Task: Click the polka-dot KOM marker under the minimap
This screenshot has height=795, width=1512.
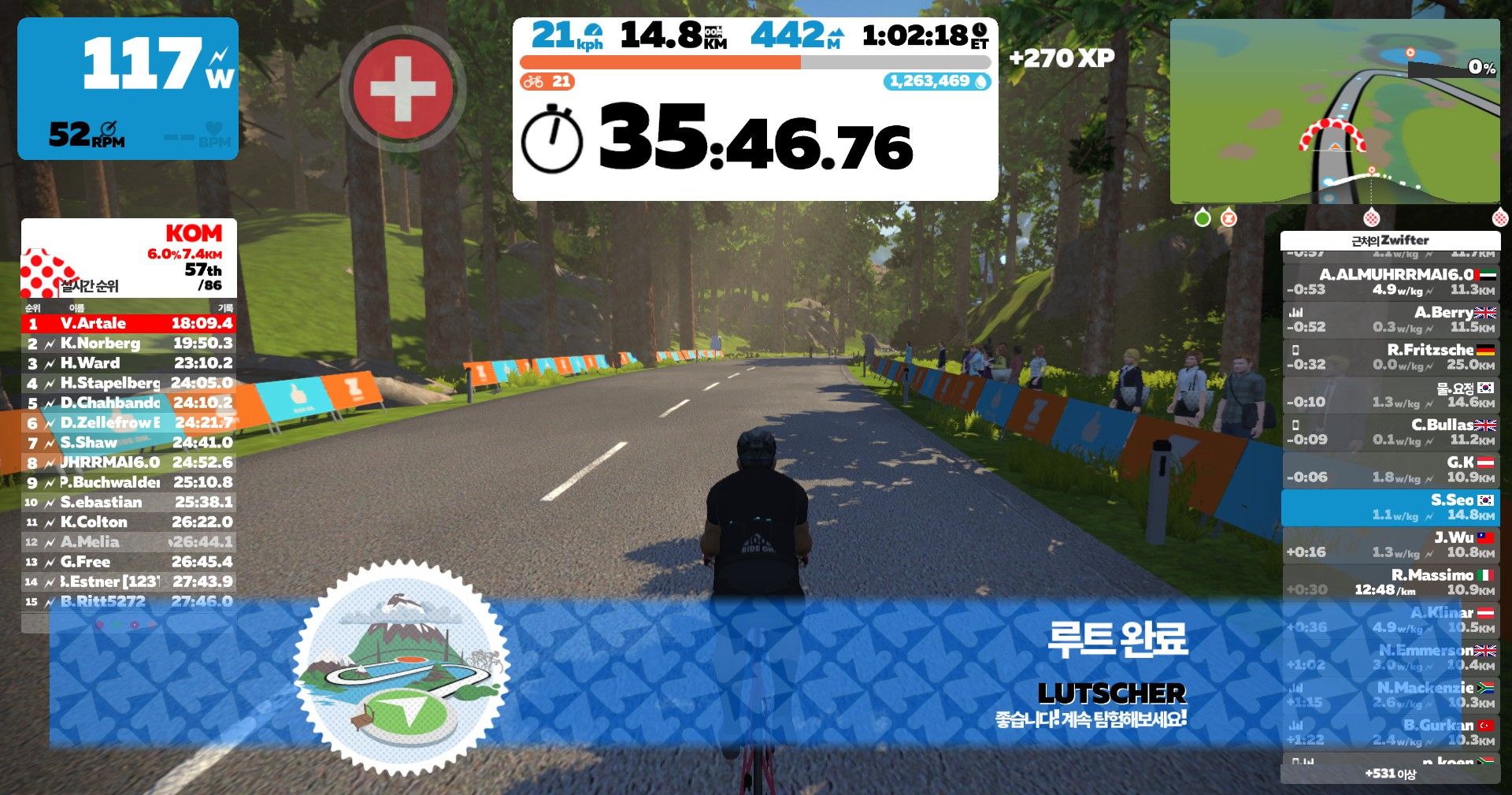Action: (1371, 217)
